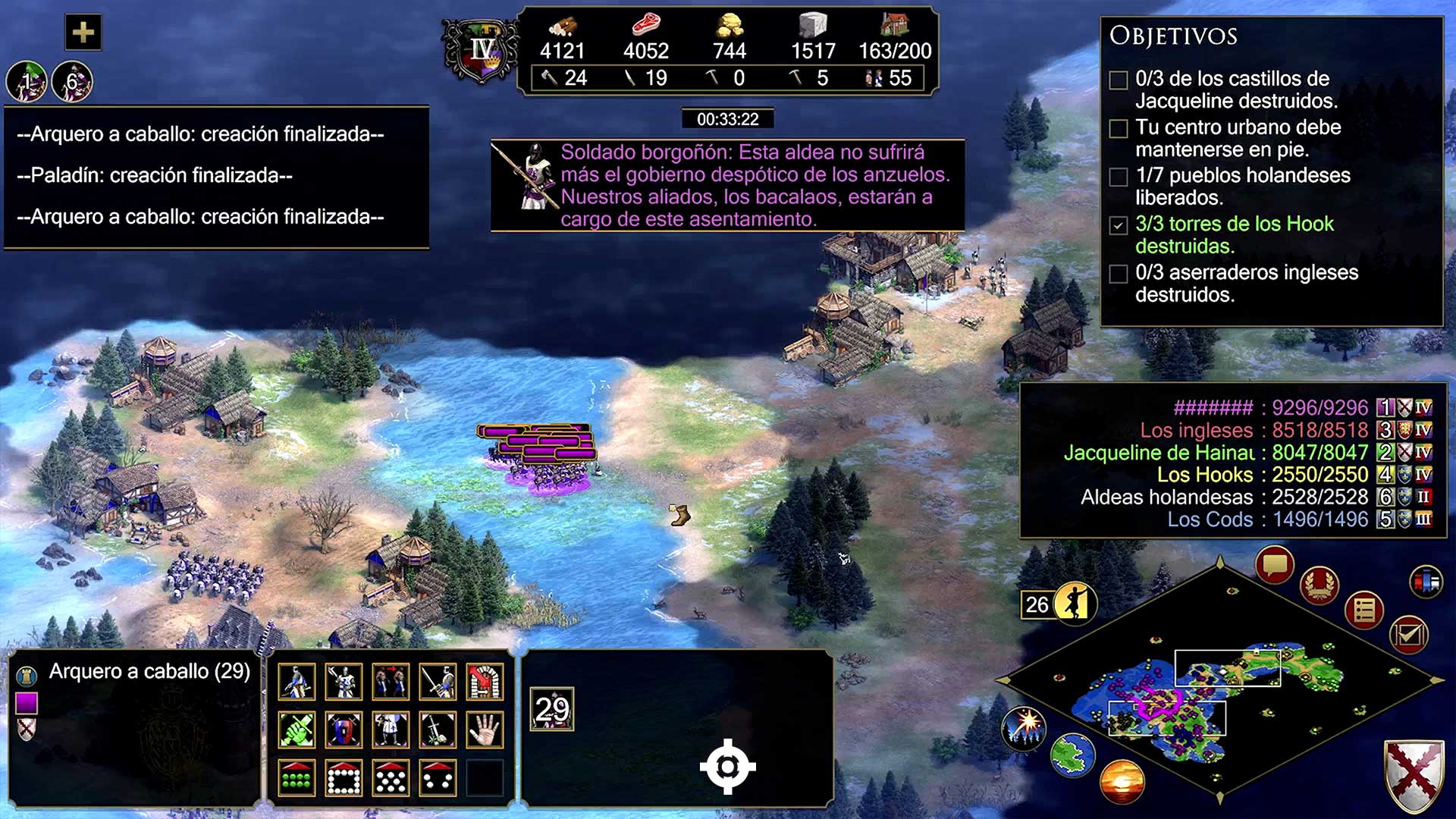The height and width of the screenshot is (819, 1456).
Task: Activate the flare signal button
Action: click(1024, 726)
